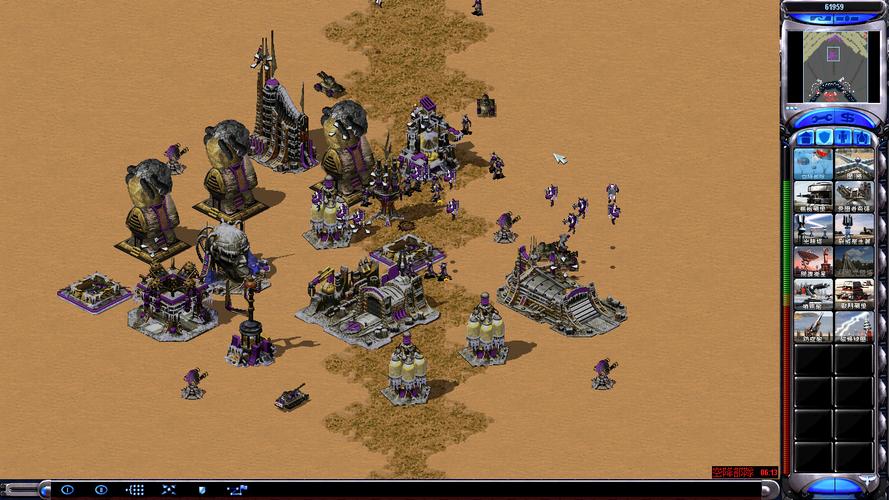Click the dotted-grid type select button
This screenshot has width=889, height=500.
click(135, 490)
